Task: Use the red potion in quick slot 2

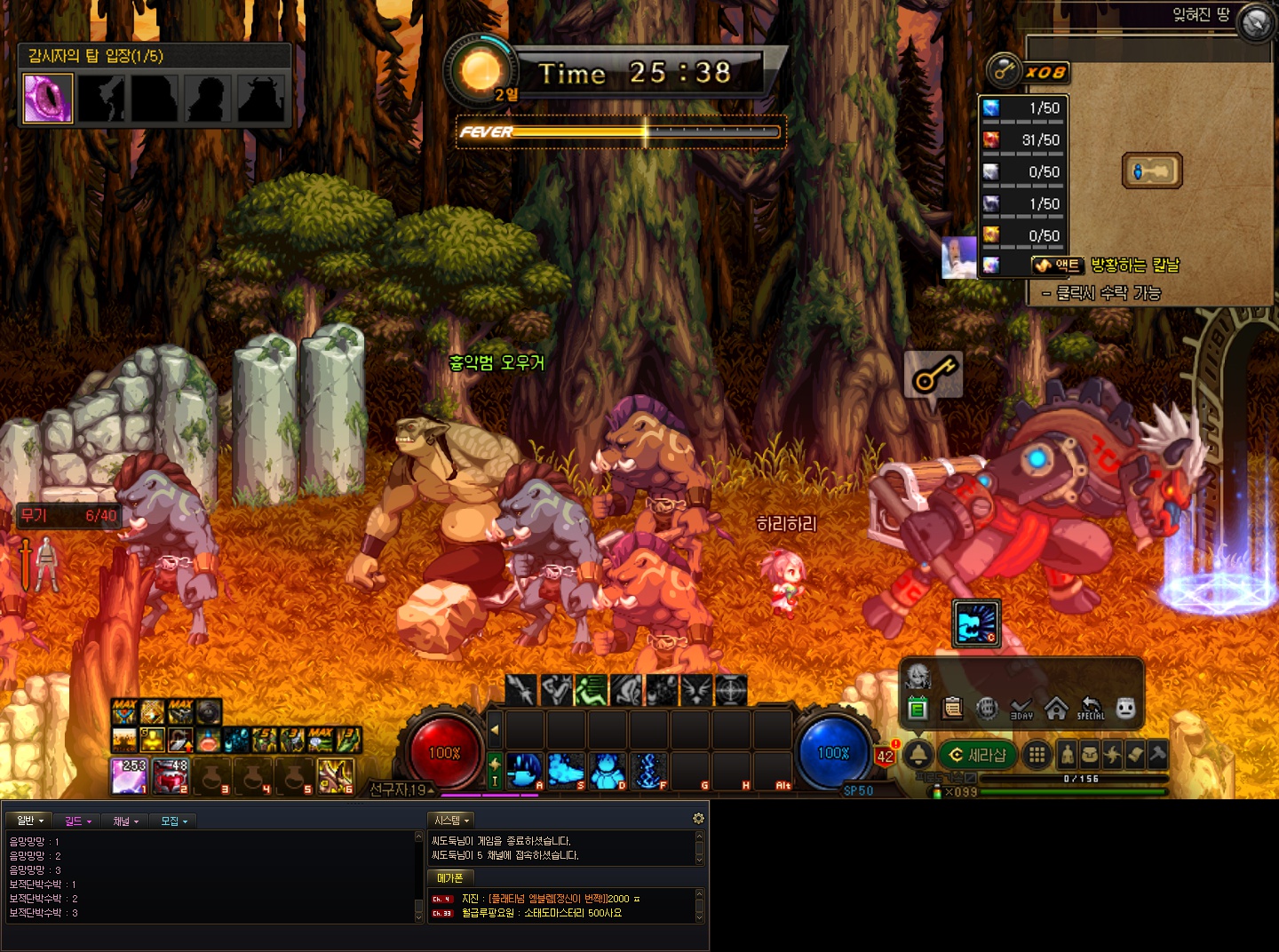Action: (x=171, y=776)
